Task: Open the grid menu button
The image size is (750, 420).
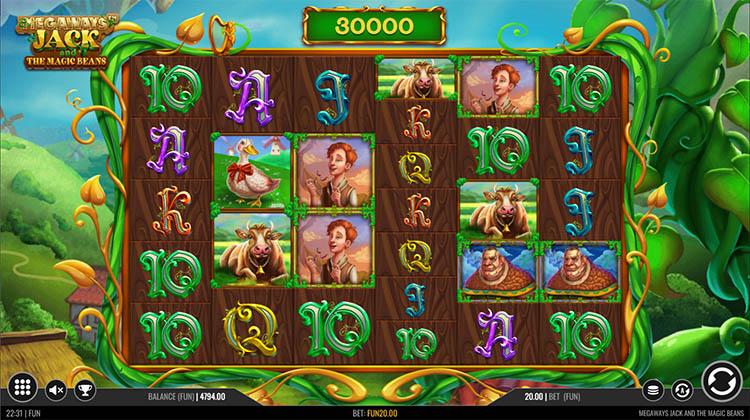Action: [x=24, y=388]
